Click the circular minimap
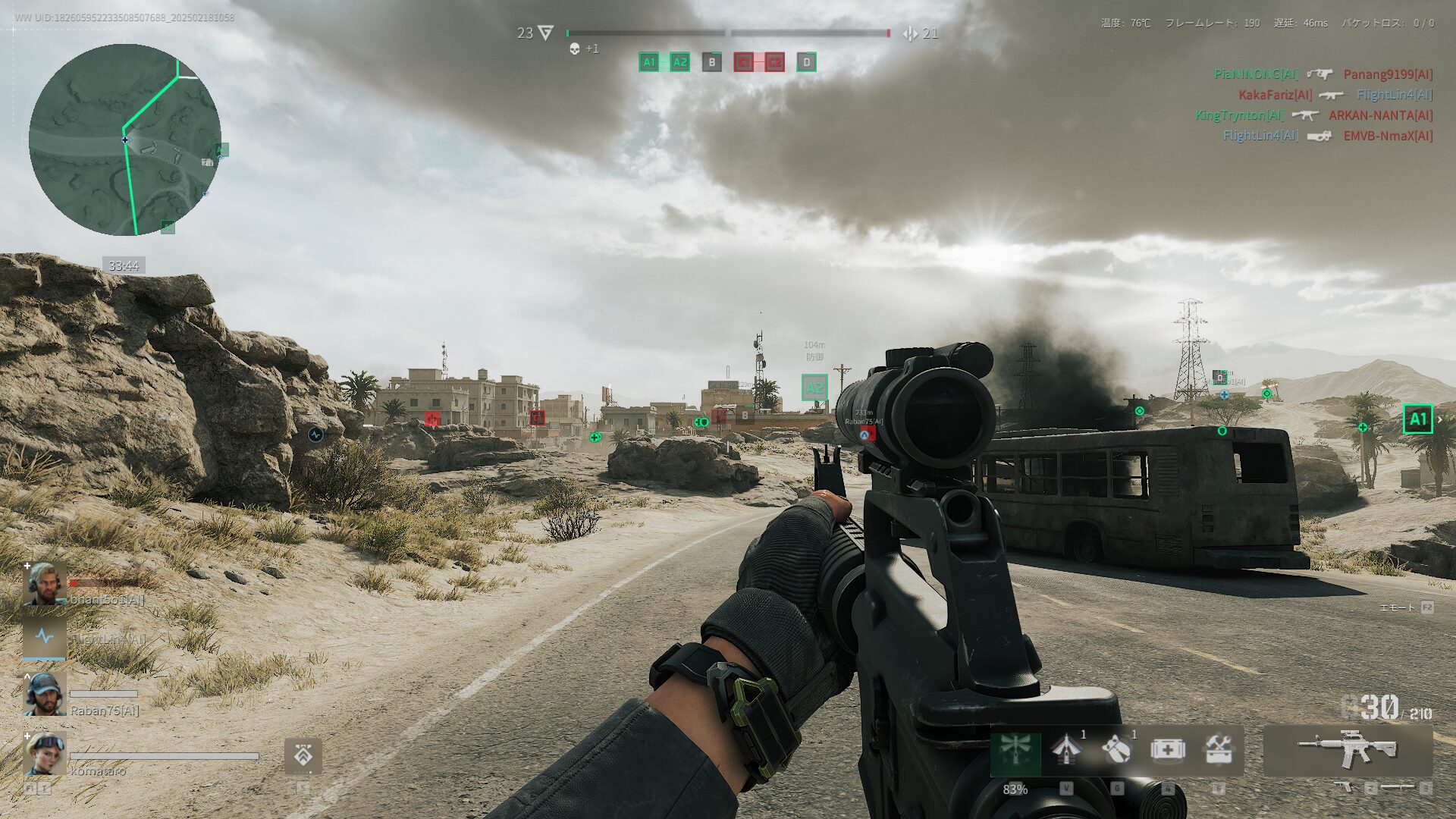This screenshot has height=819, width=1456. tap(125, 140)
